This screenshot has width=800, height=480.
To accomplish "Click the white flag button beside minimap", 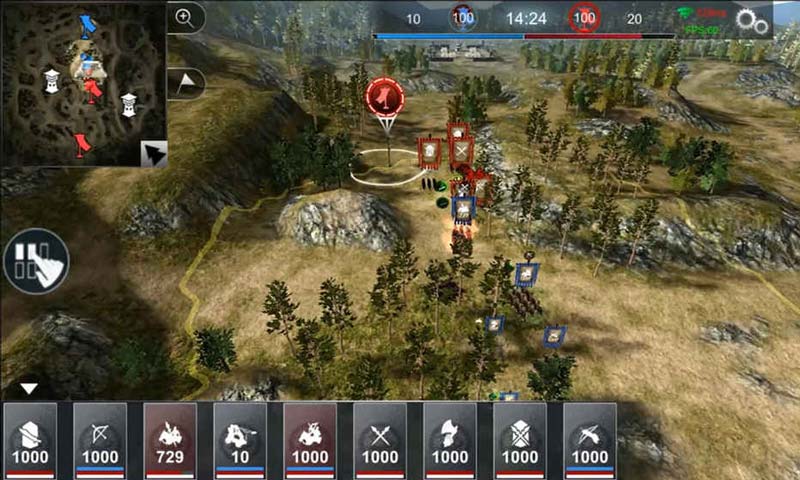I will click(x=187, y=83).
